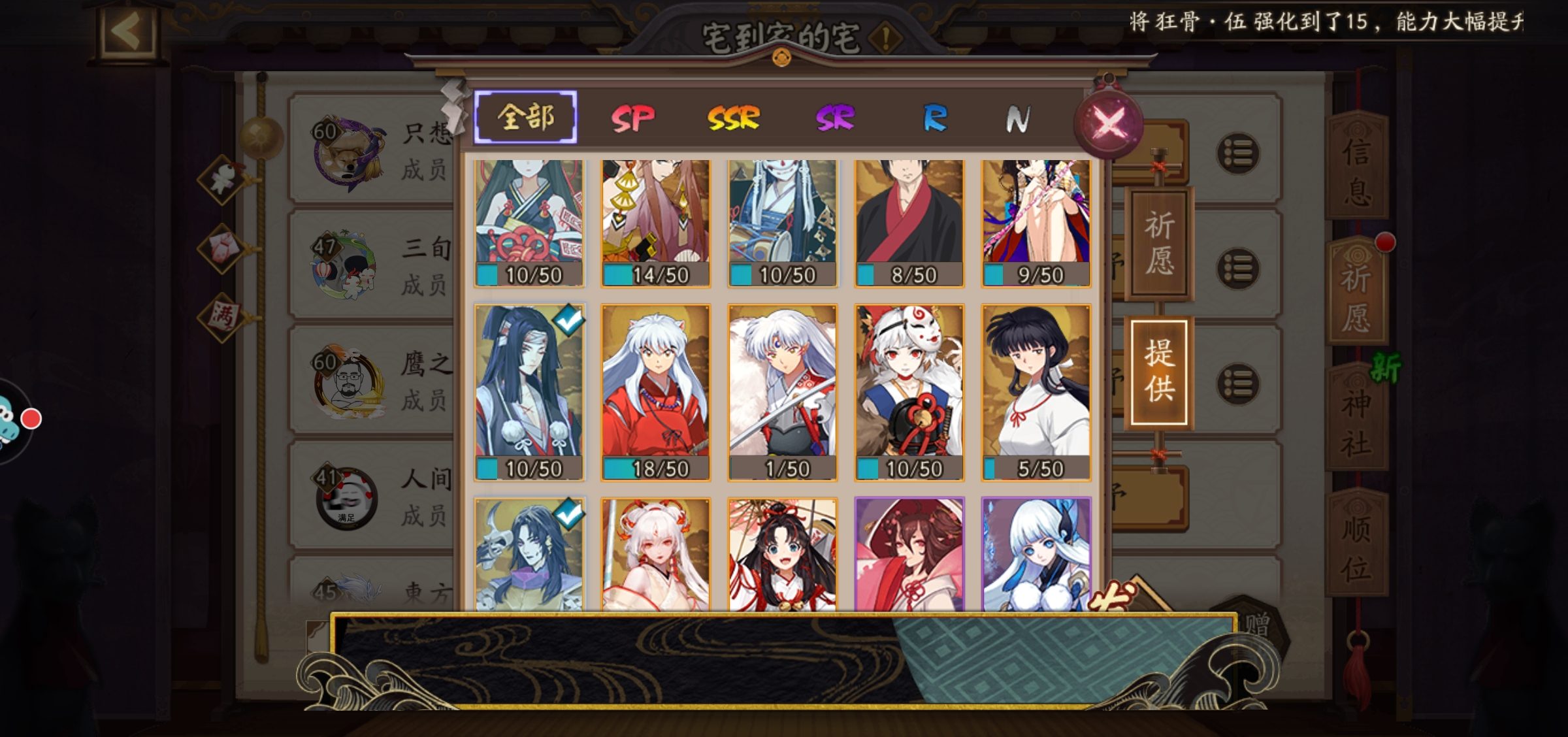Switch to the 顺位 (Ranking) side tab
The width and height of the screenshot is (1568, 737).
point(1356,548)
